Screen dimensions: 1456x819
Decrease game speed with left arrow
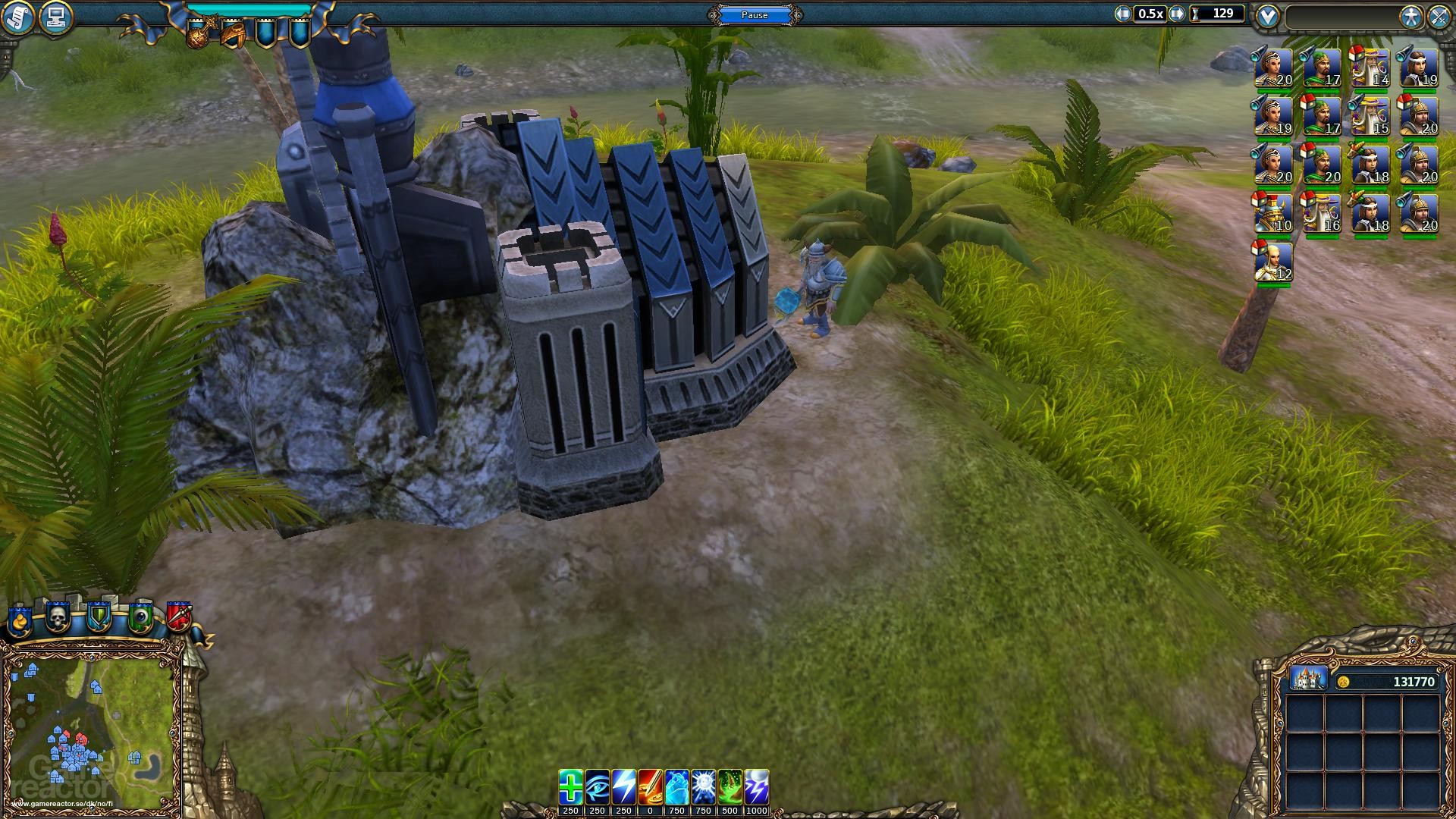[1121, 12]
